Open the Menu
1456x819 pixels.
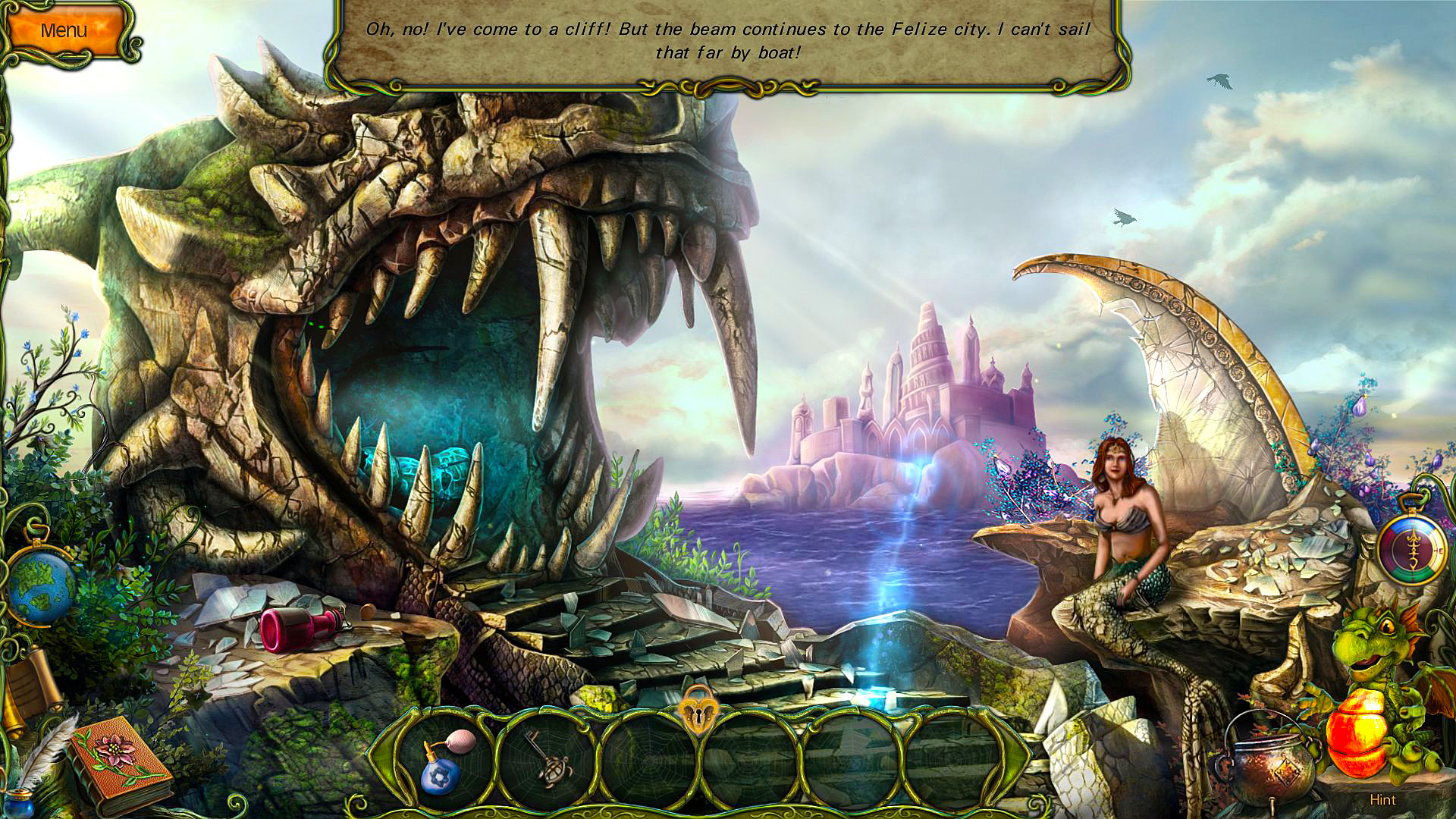point(64,29)
